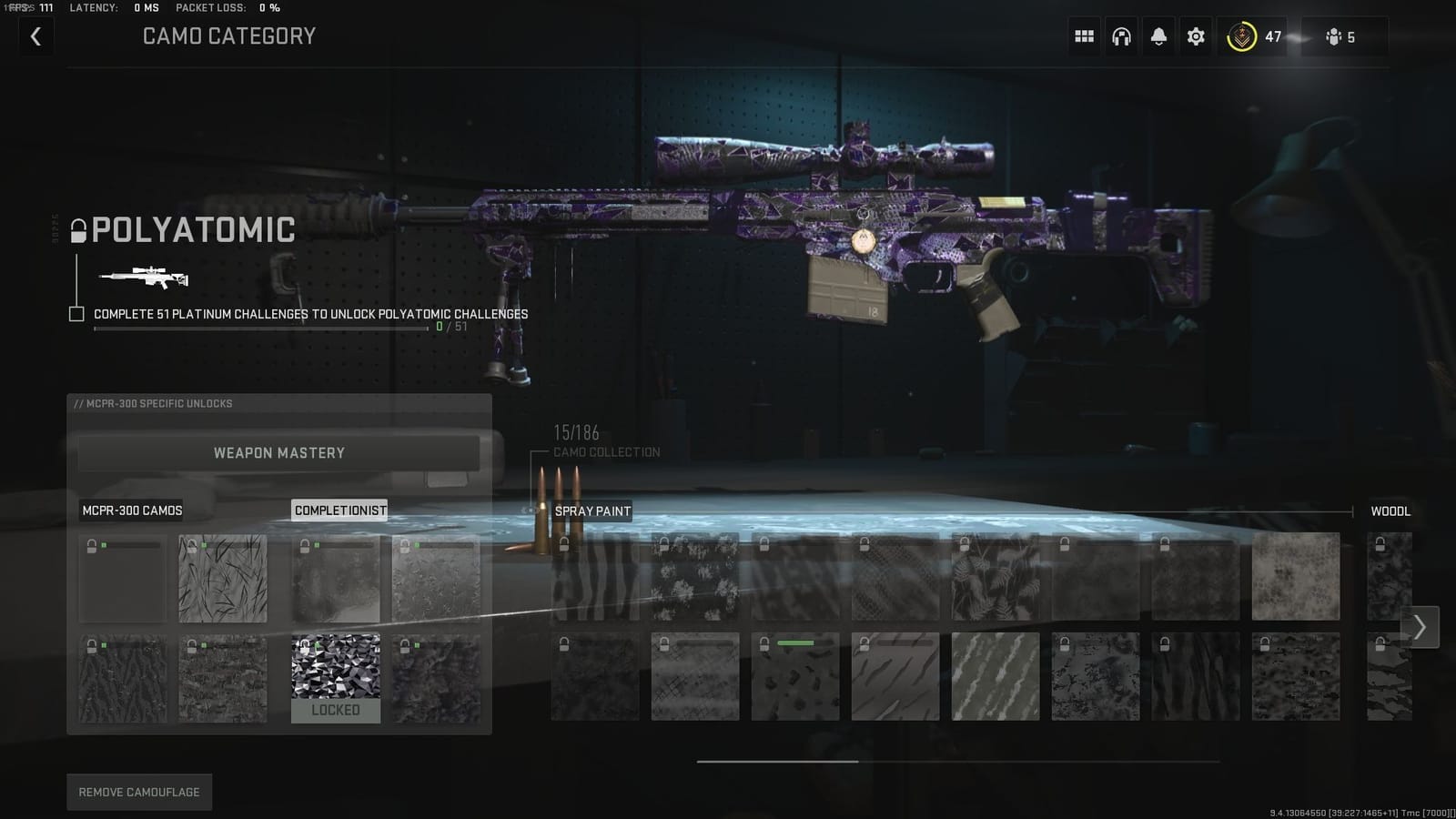The width and height of the screenshot is (1456, 819).
Task: Select the COMPLETIONIST tab
Action: click(x=339, y=511)
